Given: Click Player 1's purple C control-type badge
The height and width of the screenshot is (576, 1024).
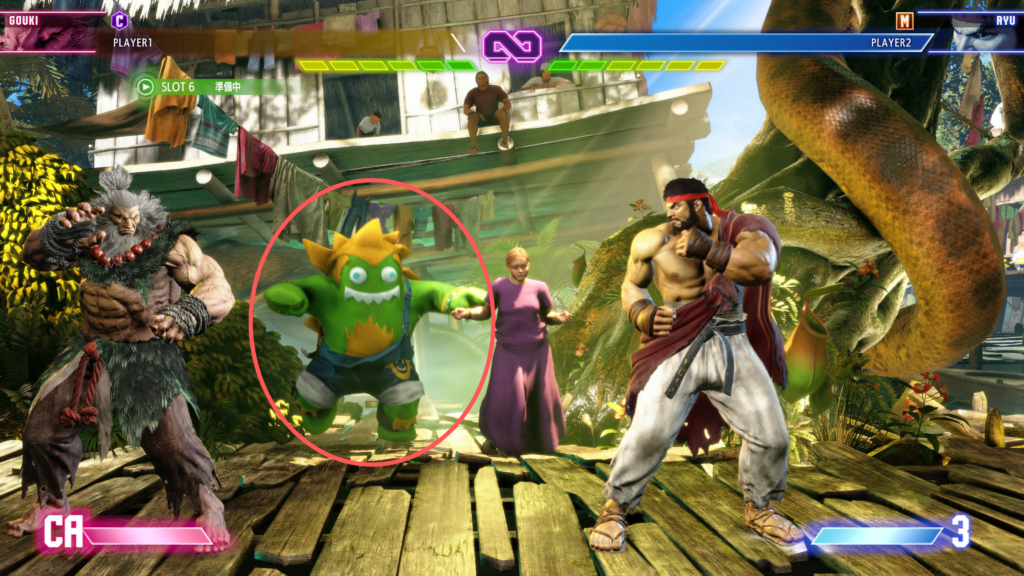Looking at the screenshot, I should coord(120,19).
